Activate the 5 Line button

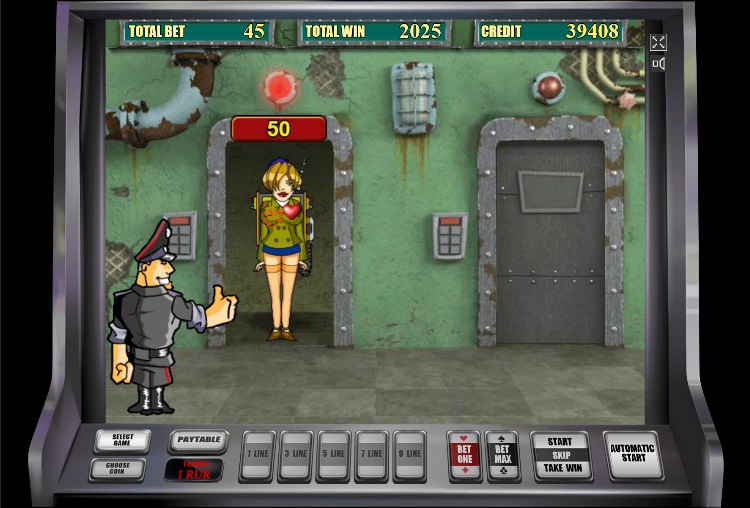tap(333, 455)
